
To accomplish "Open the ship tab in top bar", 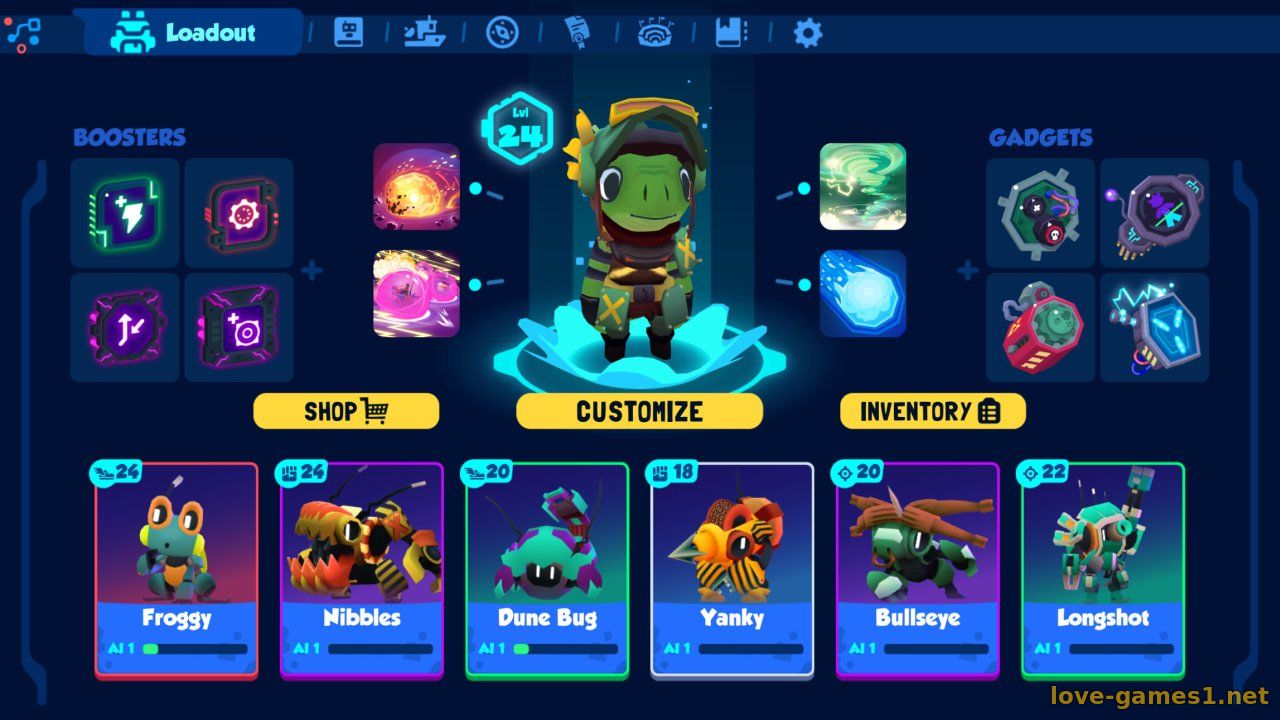I will (x=424, y=33).
